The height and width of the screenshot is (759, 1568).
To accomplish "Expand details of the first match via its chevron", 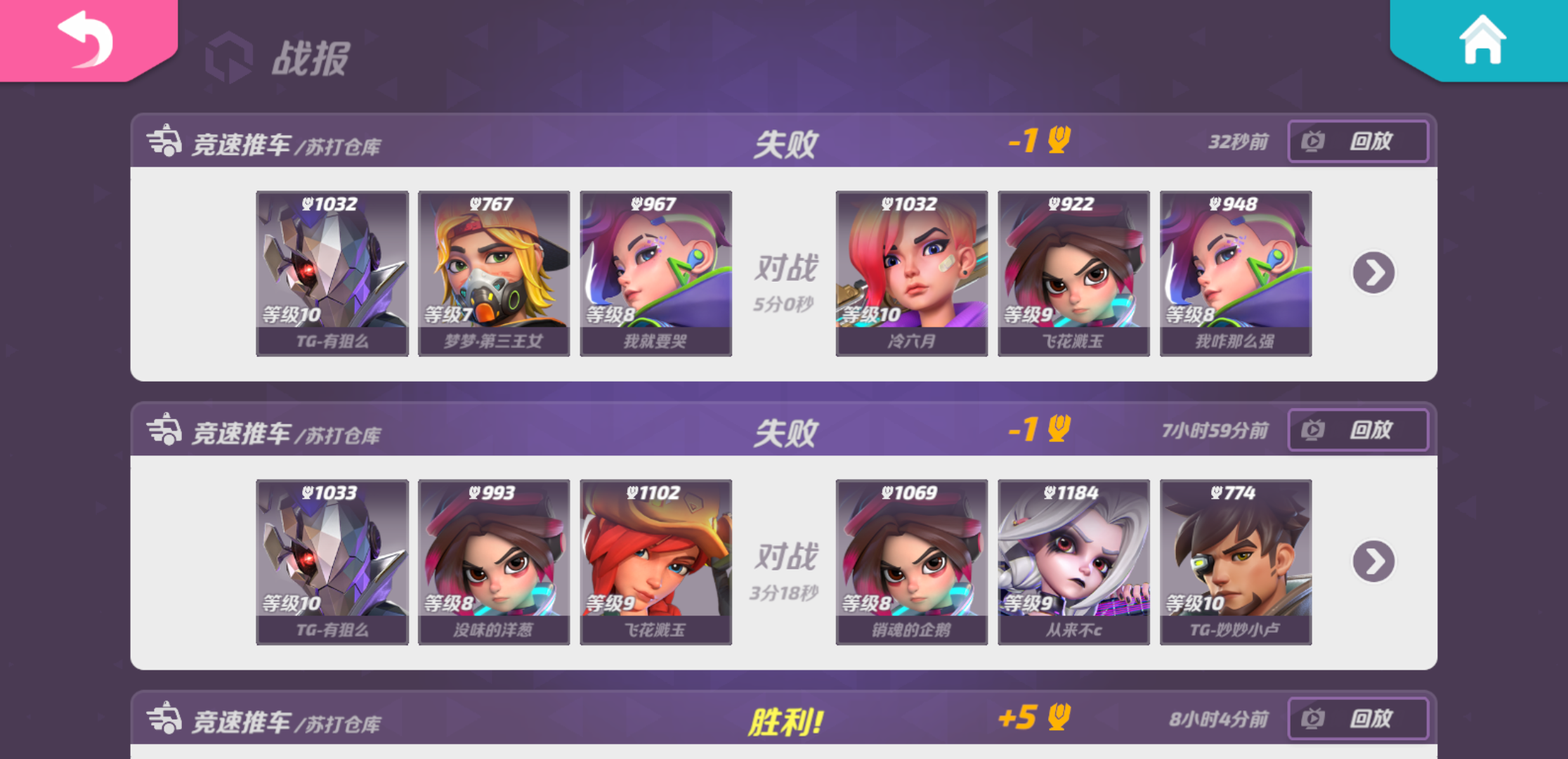I will [x=1373, y=272].
